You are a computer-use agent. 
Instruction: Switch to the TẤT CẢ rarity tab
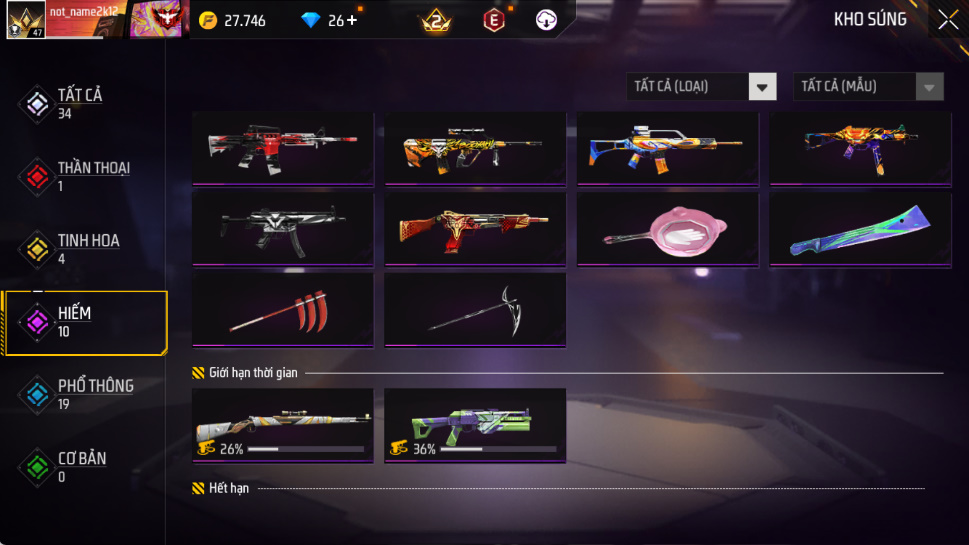pos(80,103)
